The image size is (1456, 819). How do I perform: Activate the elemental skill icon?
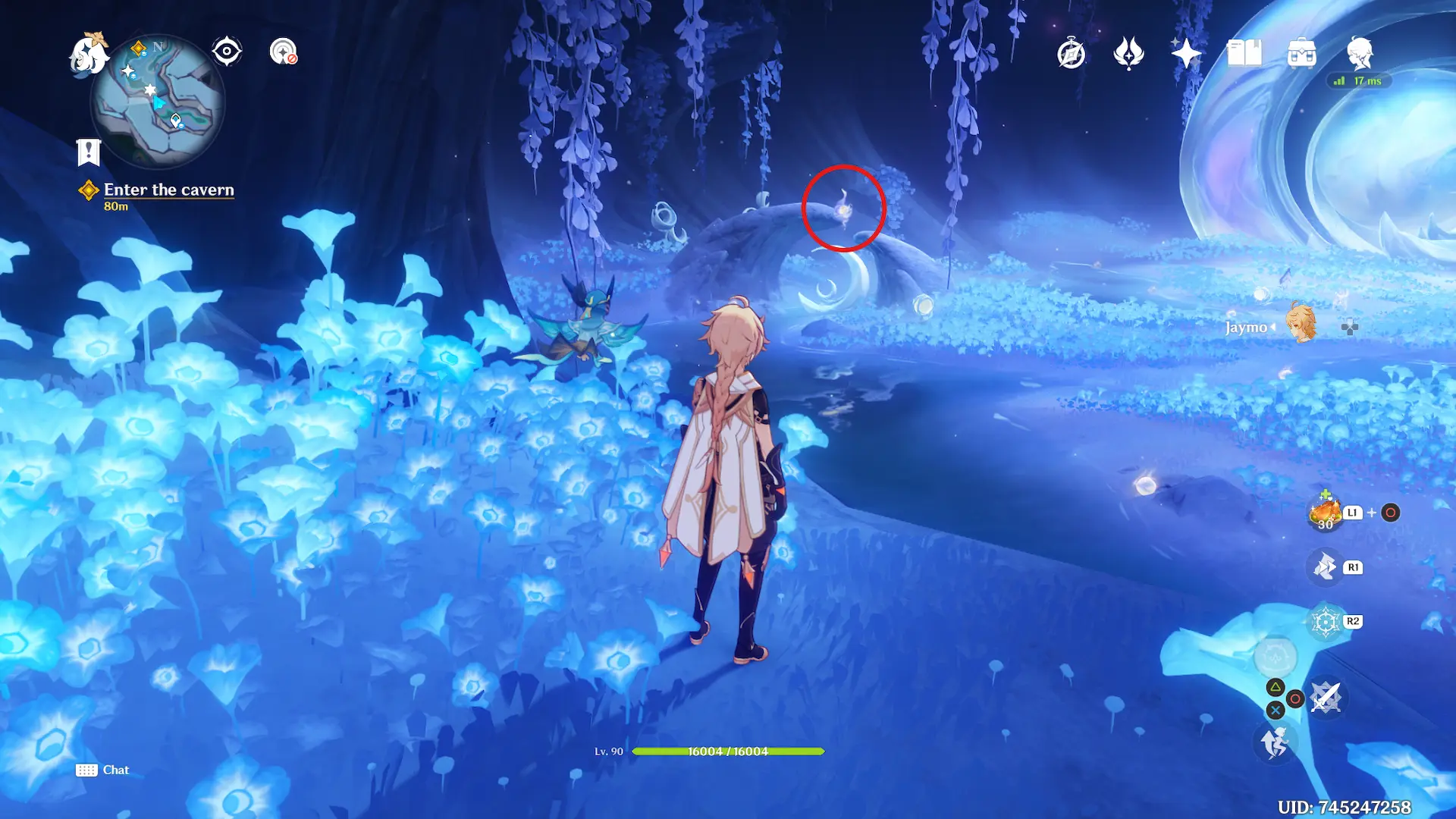click(x=1326, y=567)
